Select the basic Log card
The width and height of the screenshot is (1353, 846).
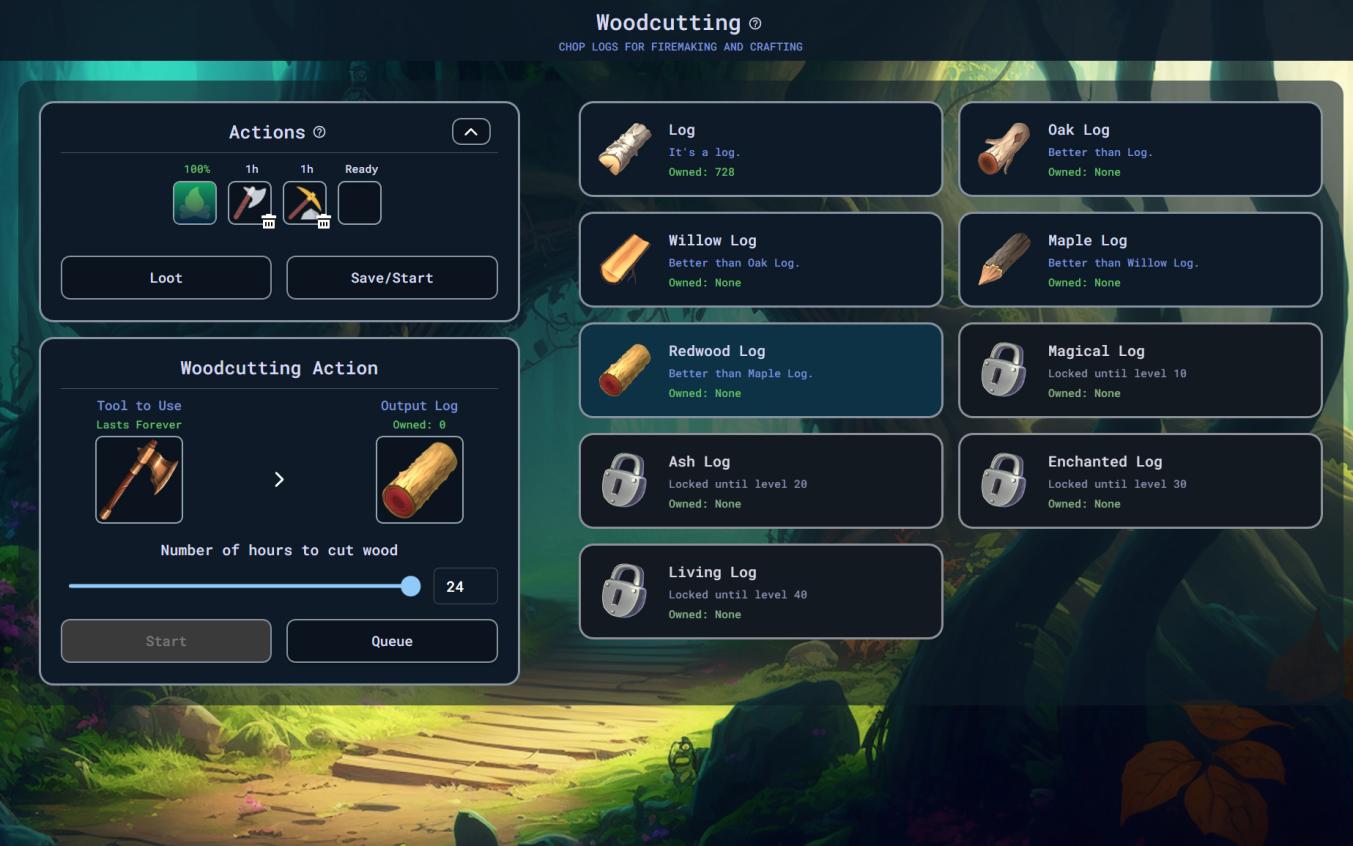coord(760,149)
